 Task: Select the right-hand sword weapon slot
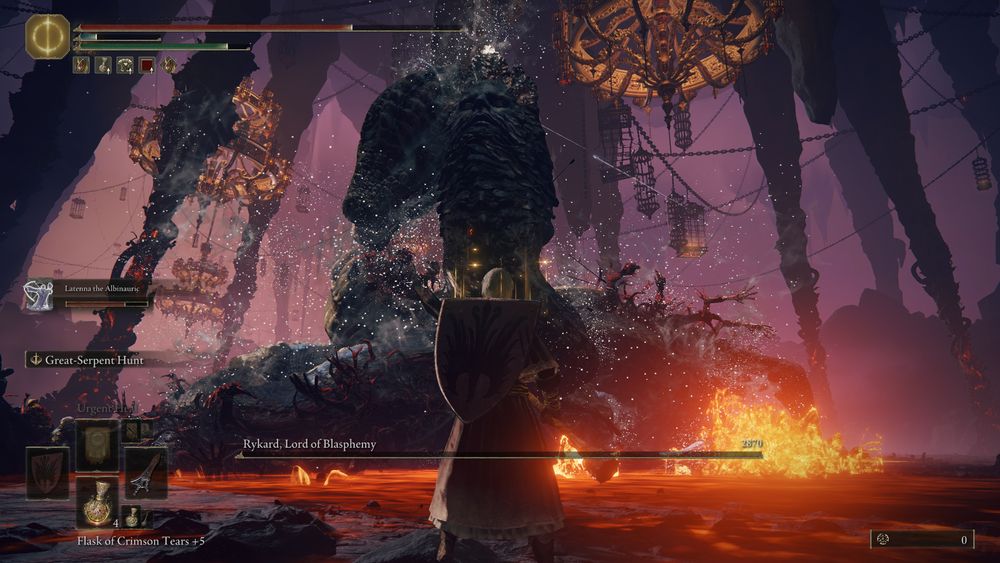(146, 472)
